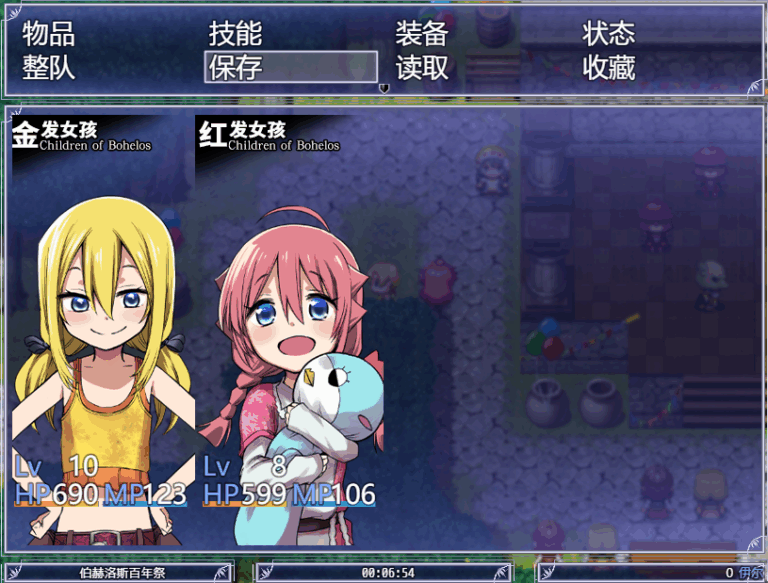Image resolution: width=768 pixels, height=583 pixels.
Task: Open the 装备 (Equipment) menu
Action: [x=421, y=34]
